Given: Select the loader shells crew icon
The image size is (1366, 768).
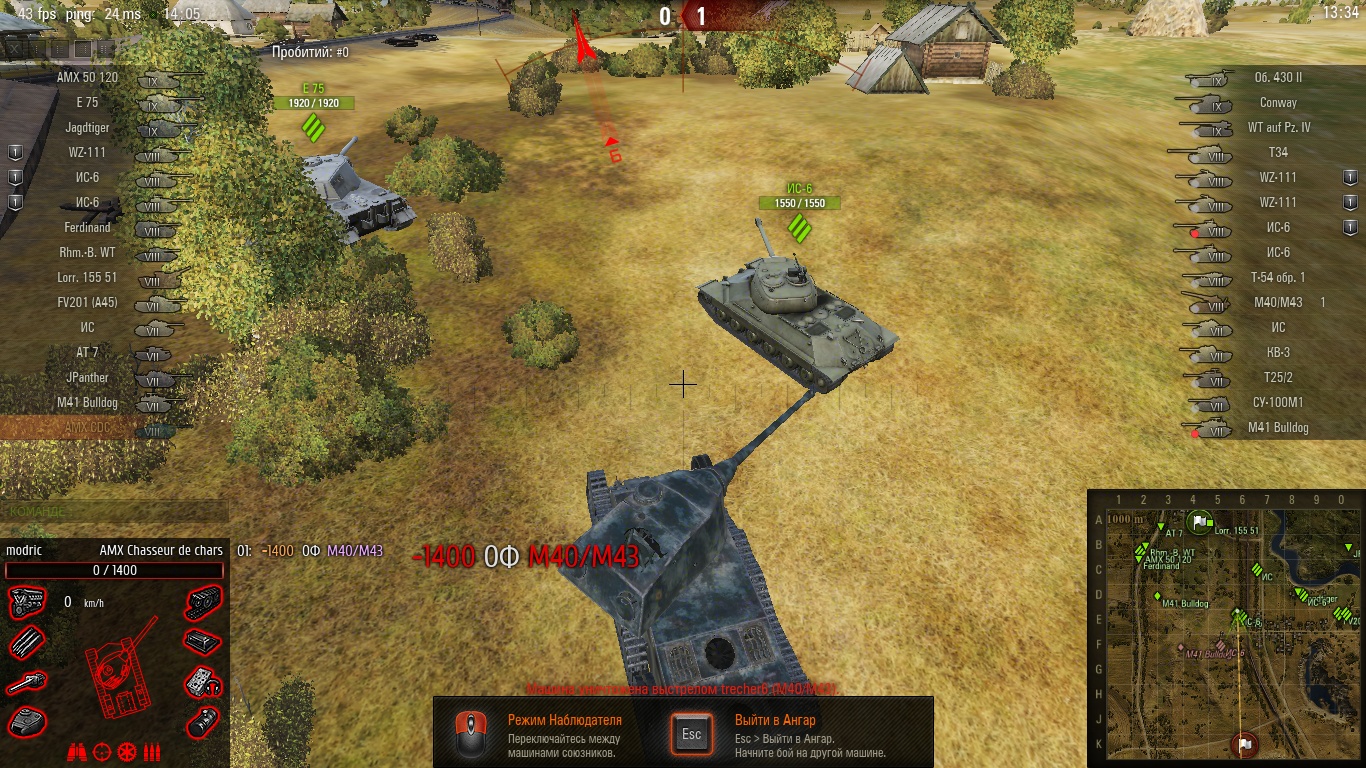Looking at the screenshot, I should 152,752.
